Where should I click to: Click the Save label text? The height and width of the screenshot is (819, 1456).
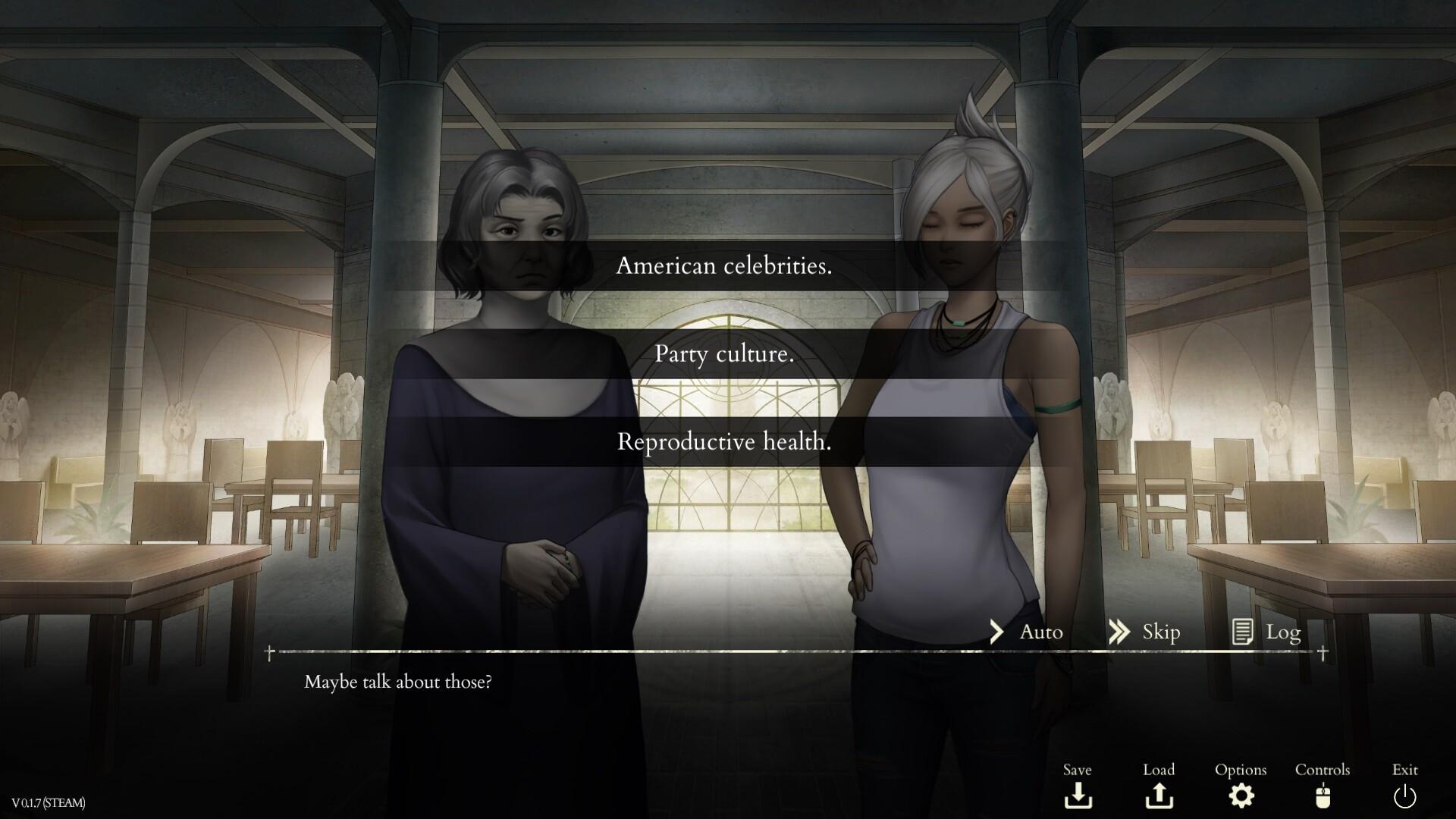[1078, 769]
